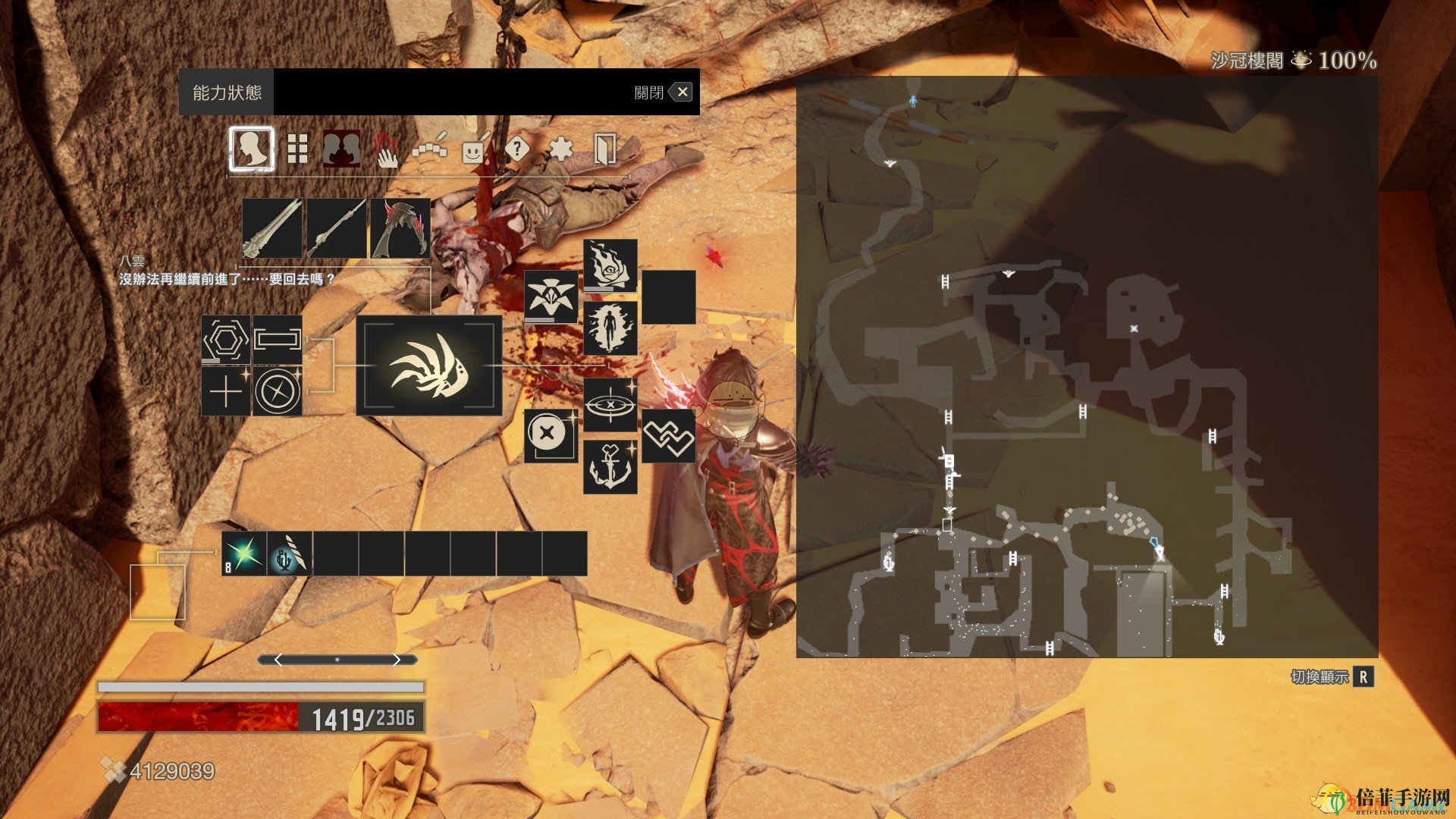Select the greatsword weapon slot
1456x819 pixels.
click(272, 228)
